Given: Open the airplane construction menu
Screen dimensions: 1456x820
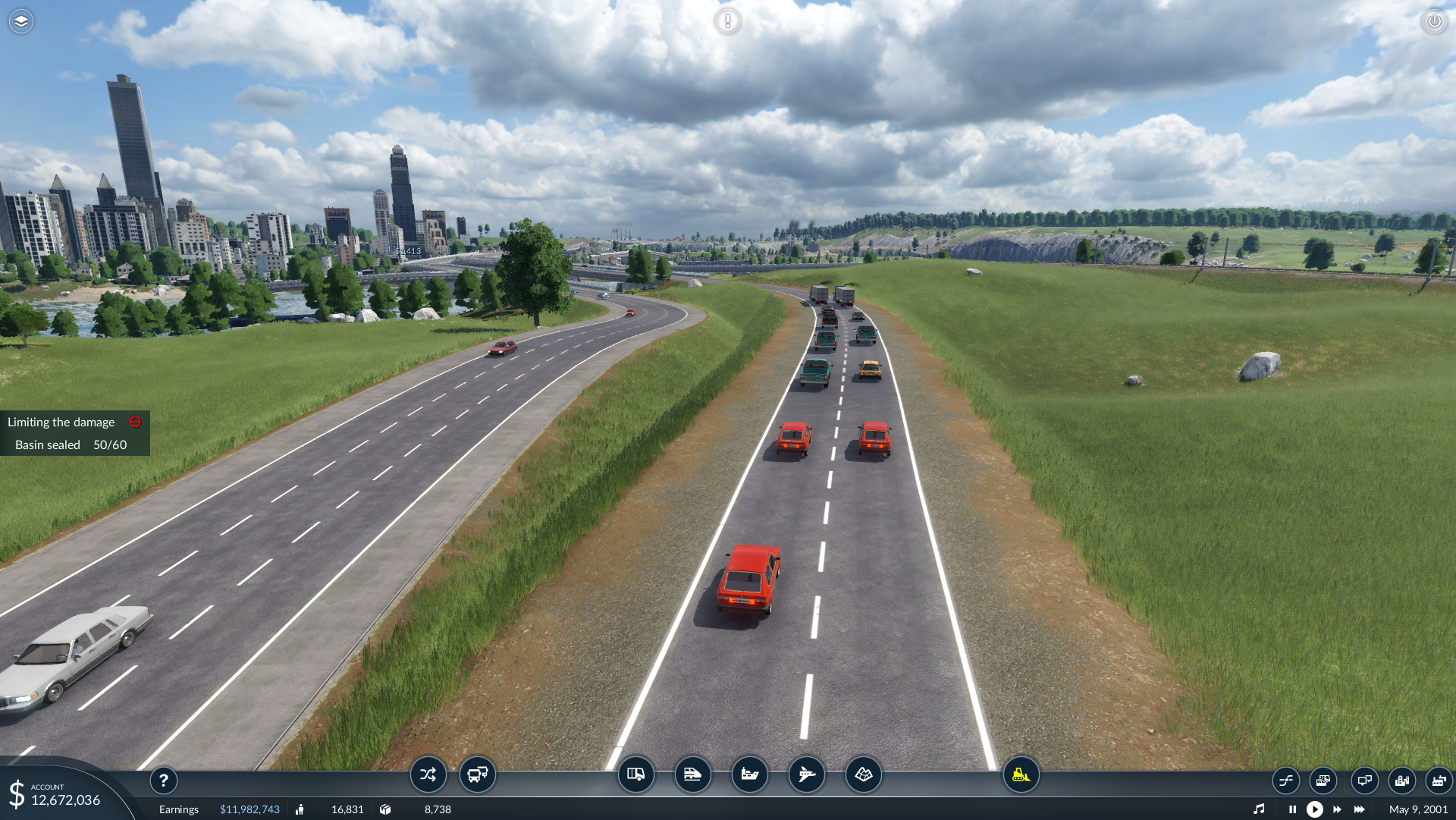Looking at the screenshot, I should click(x=806, y=774).
